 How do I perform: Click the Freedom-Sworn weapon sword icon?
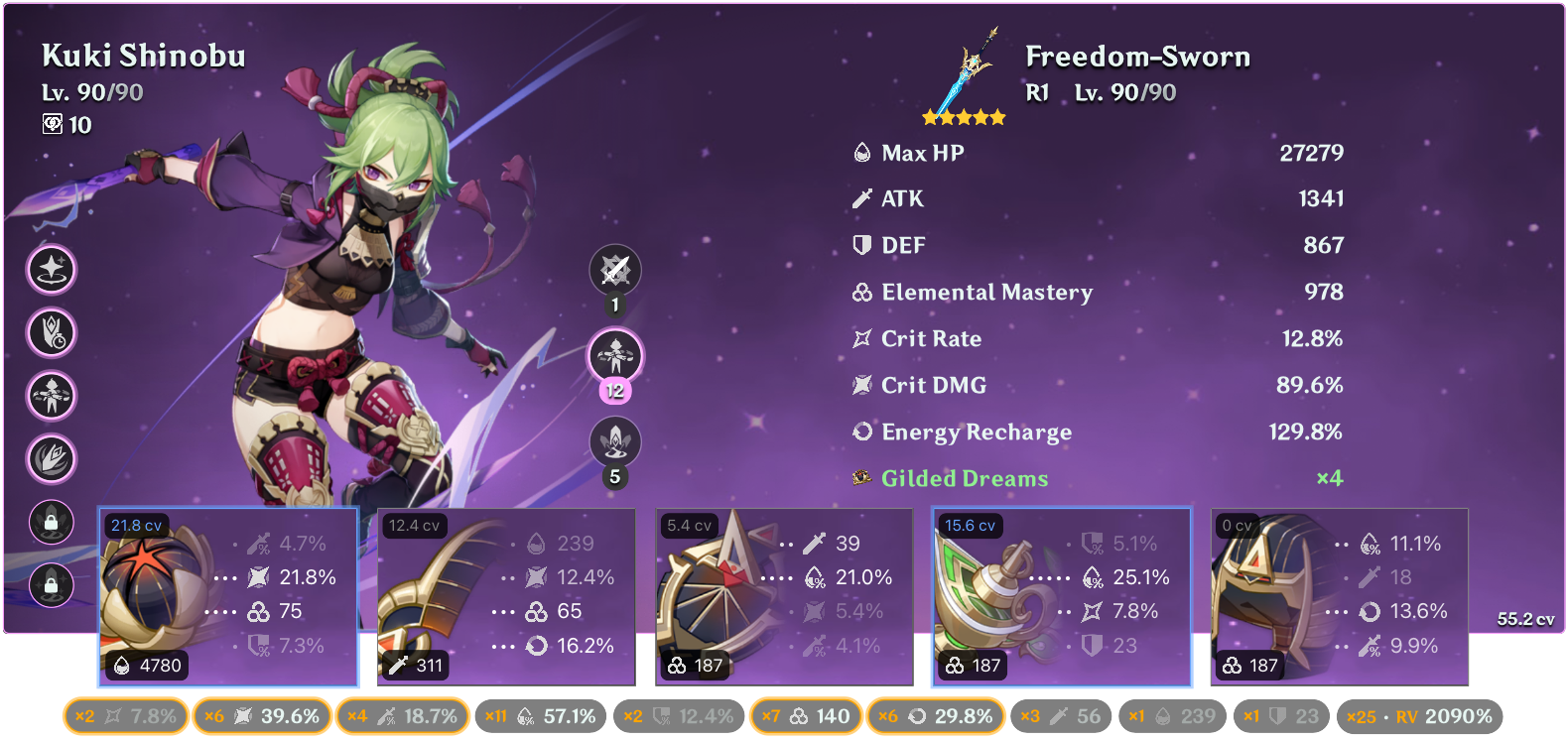pyautogui.click(x=965, y=69)
